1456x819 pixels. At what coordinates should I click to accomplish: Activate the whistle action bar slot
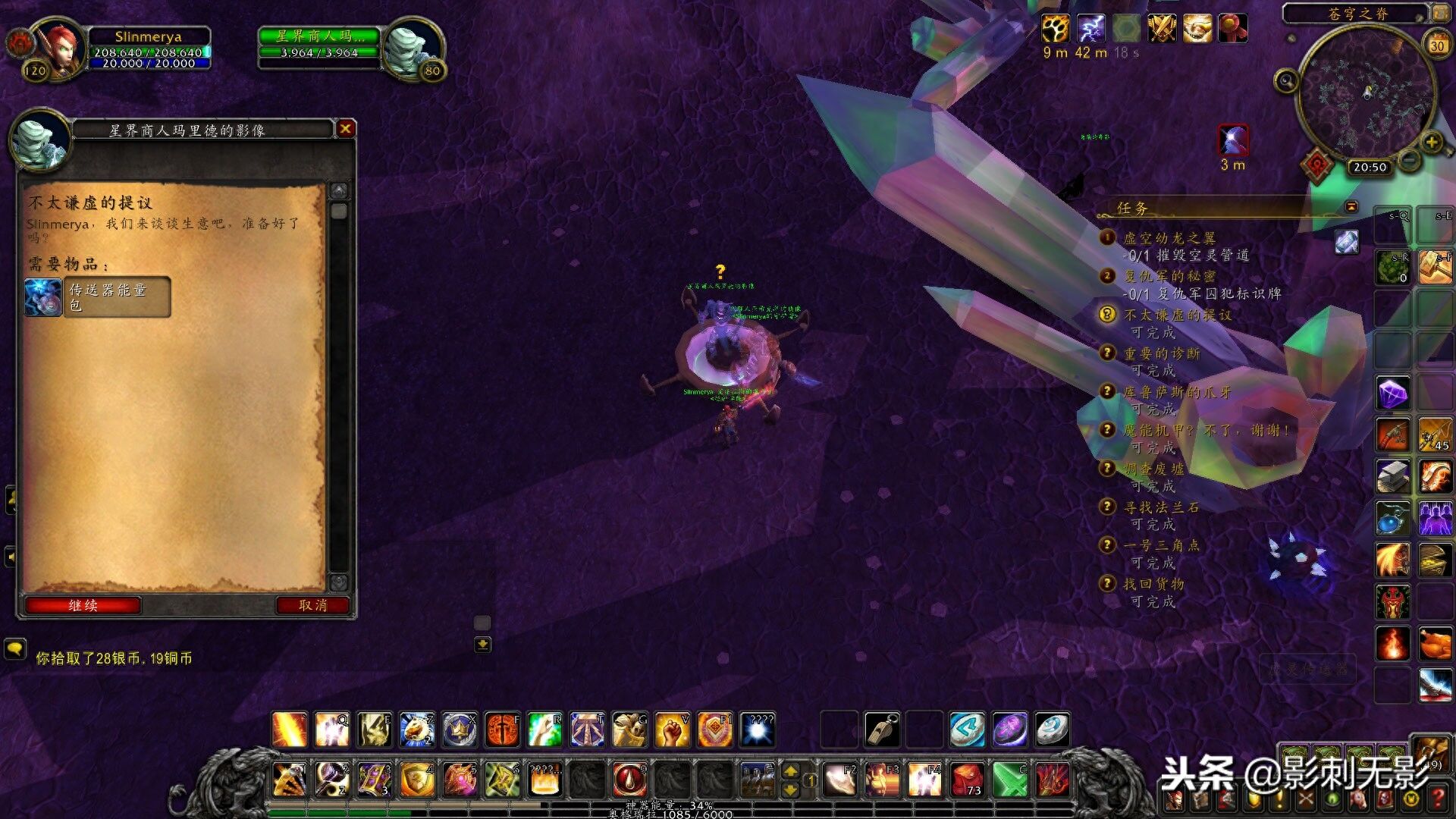point(882,730)
